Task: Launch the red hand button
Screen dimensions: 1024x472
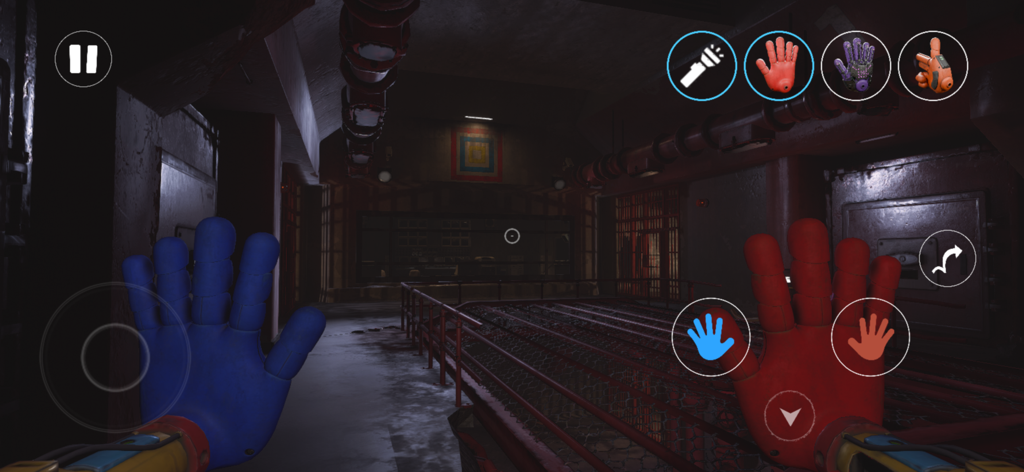Action: [870, 337]
